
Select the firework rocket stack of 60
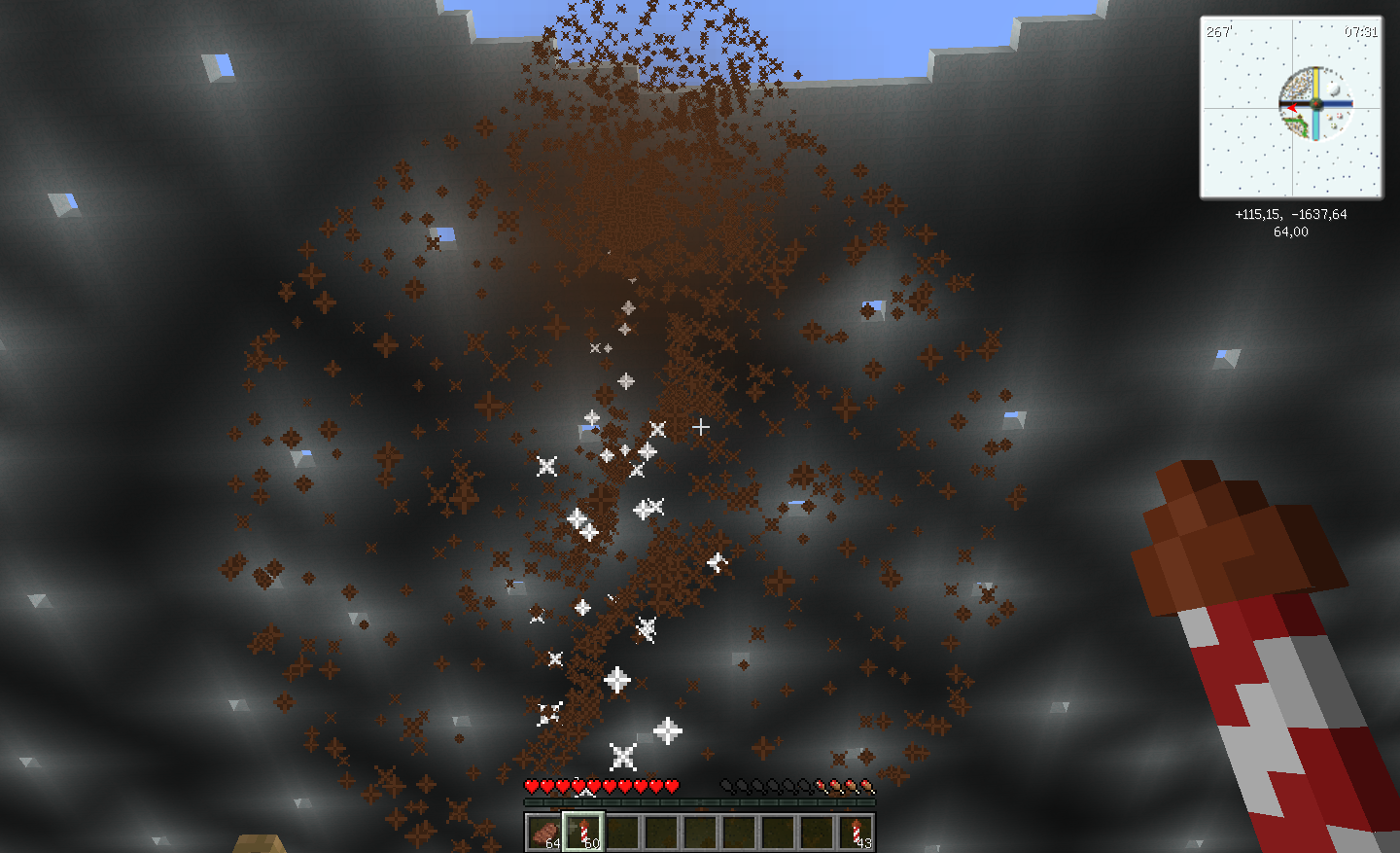(583, 833)
